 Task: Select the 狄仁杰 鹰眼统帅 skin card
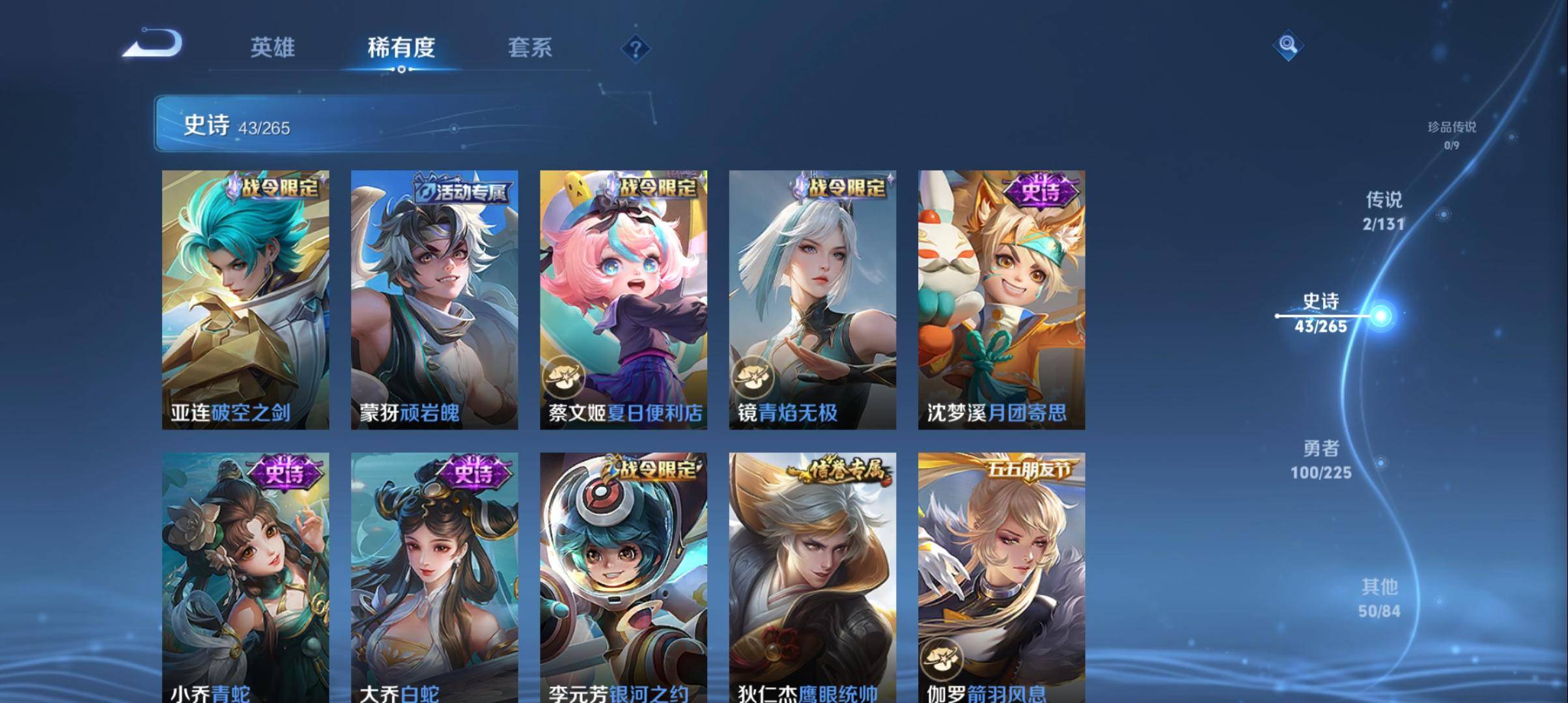point(812,576)
